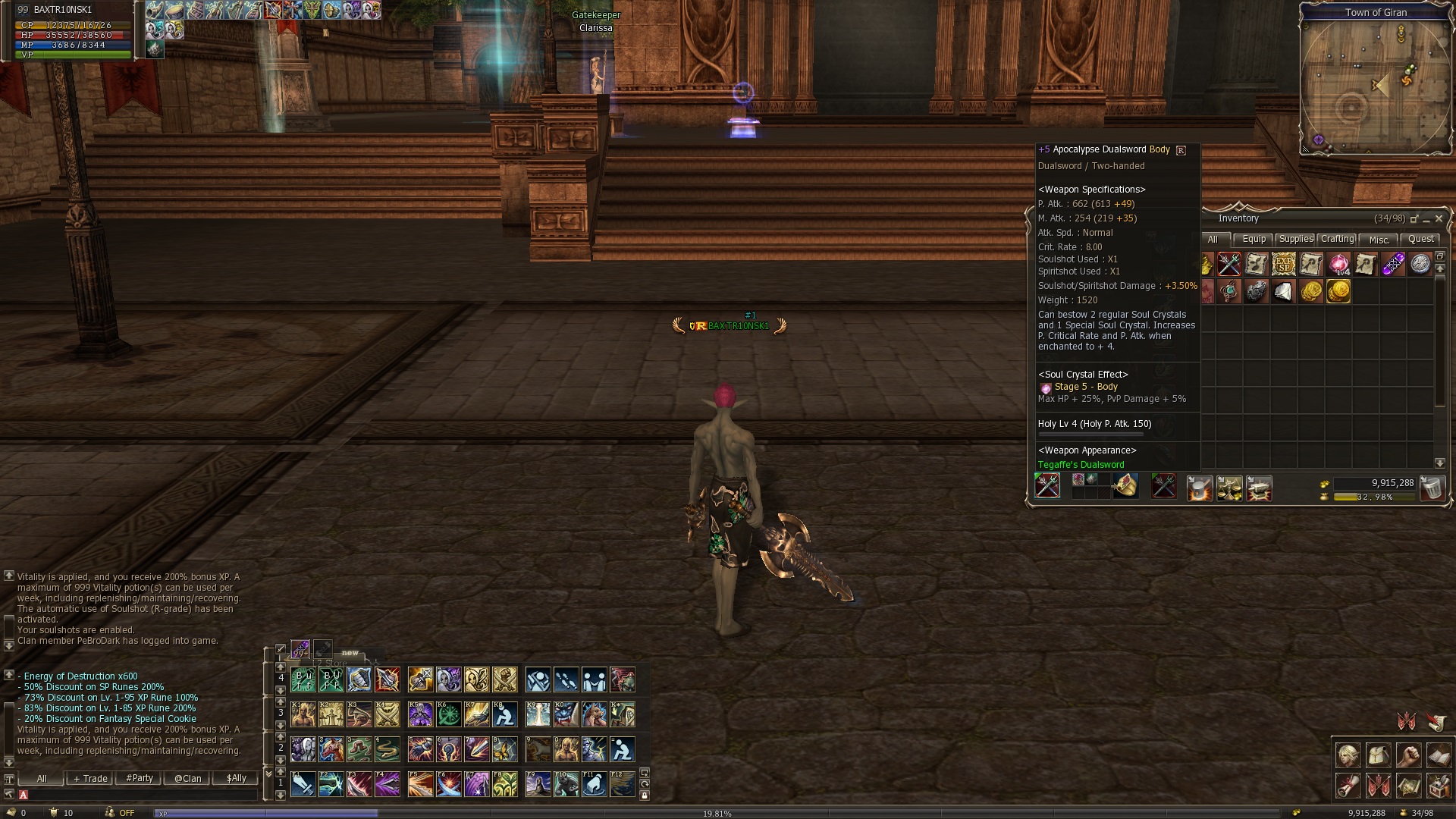Minimize the Inventory window
The image size is (1456, 819).
(1426, 219)
